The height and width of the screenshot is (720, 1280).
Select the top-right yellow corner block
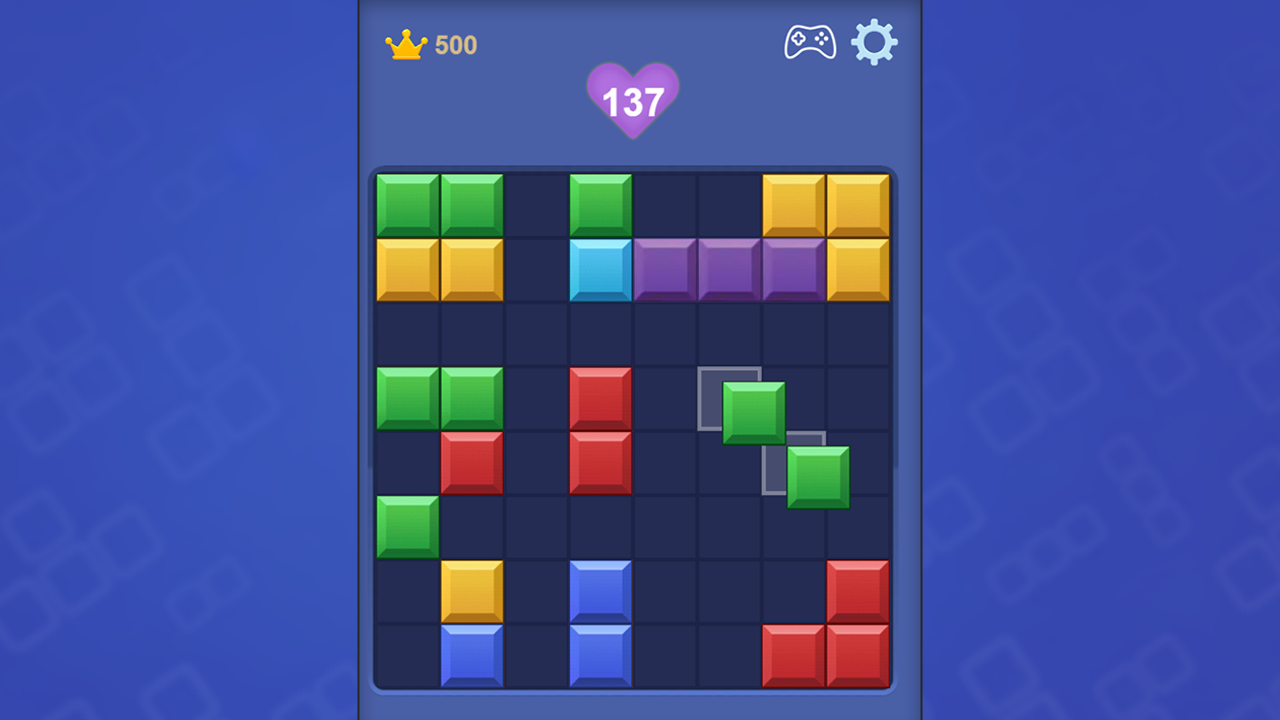point(858,204)
